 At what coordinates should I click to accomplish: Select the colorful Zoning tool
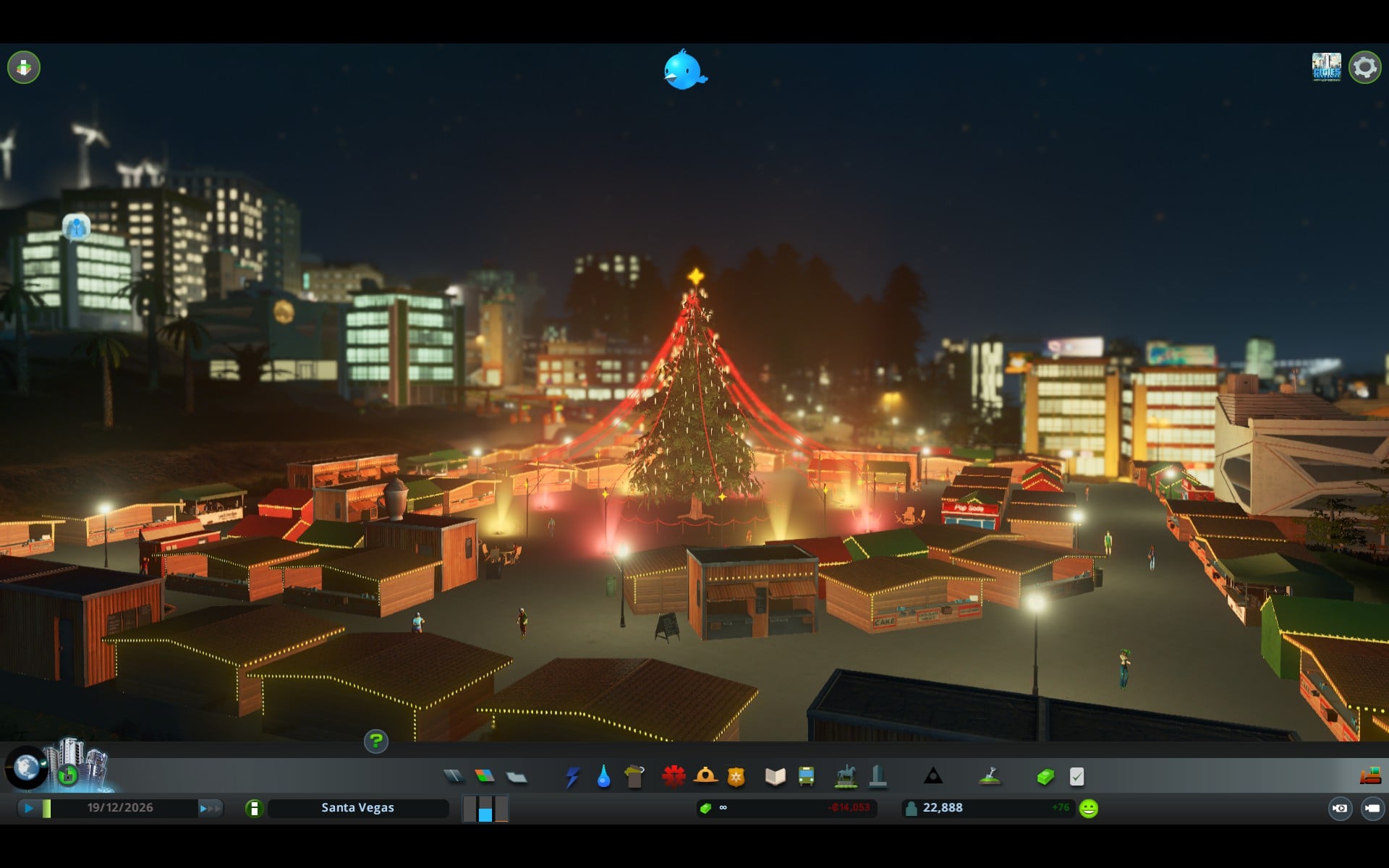pos(485,776)
